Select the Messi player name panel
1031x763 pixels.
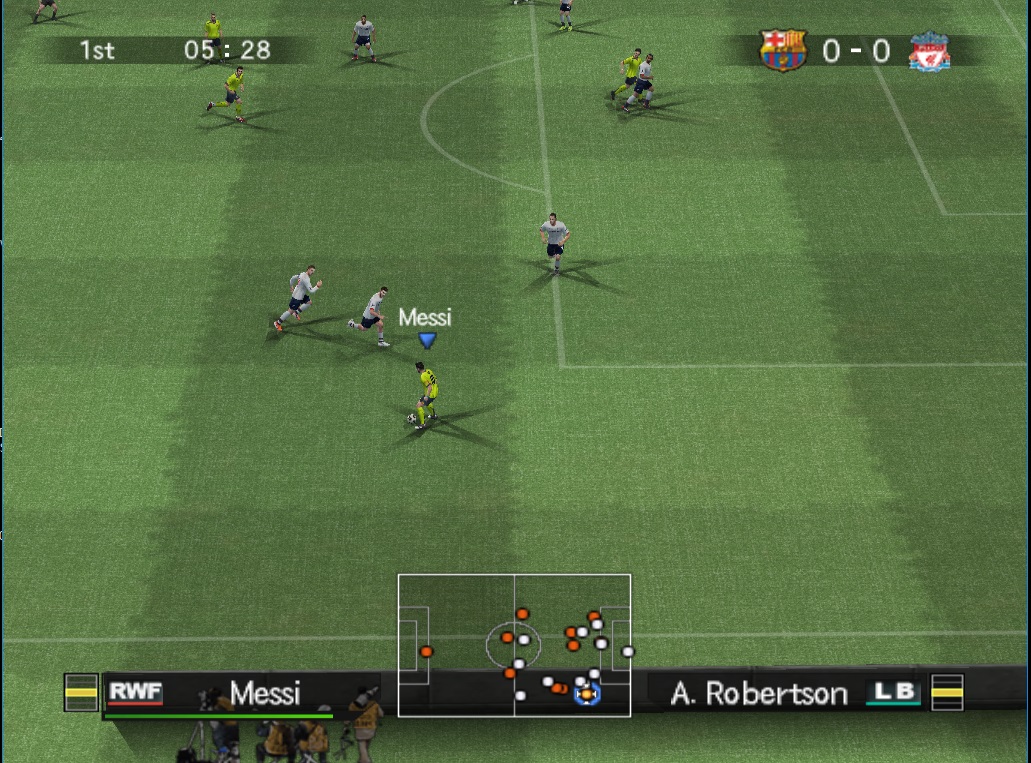point(264,693)
